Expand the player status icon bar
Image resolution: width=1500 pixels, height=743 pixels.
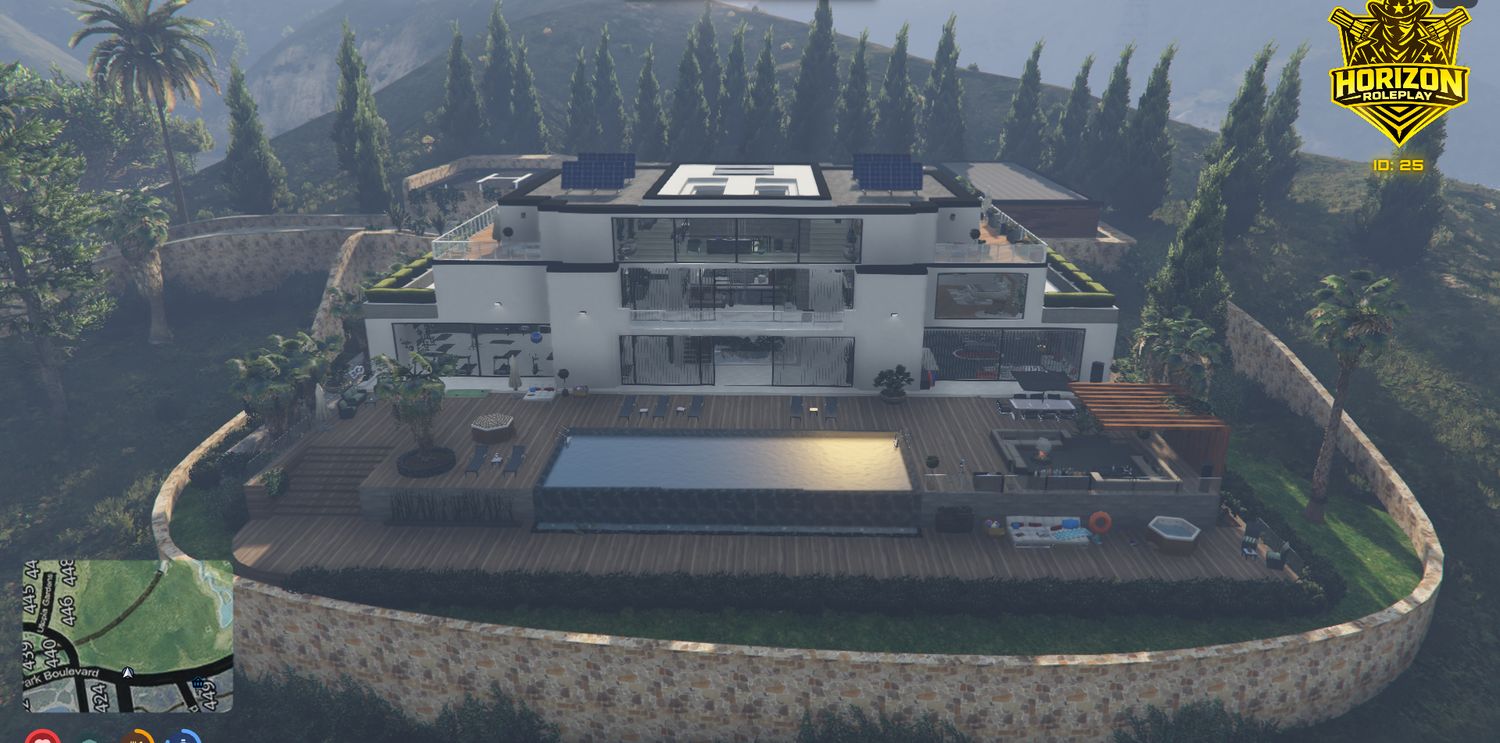pos(113,740)
